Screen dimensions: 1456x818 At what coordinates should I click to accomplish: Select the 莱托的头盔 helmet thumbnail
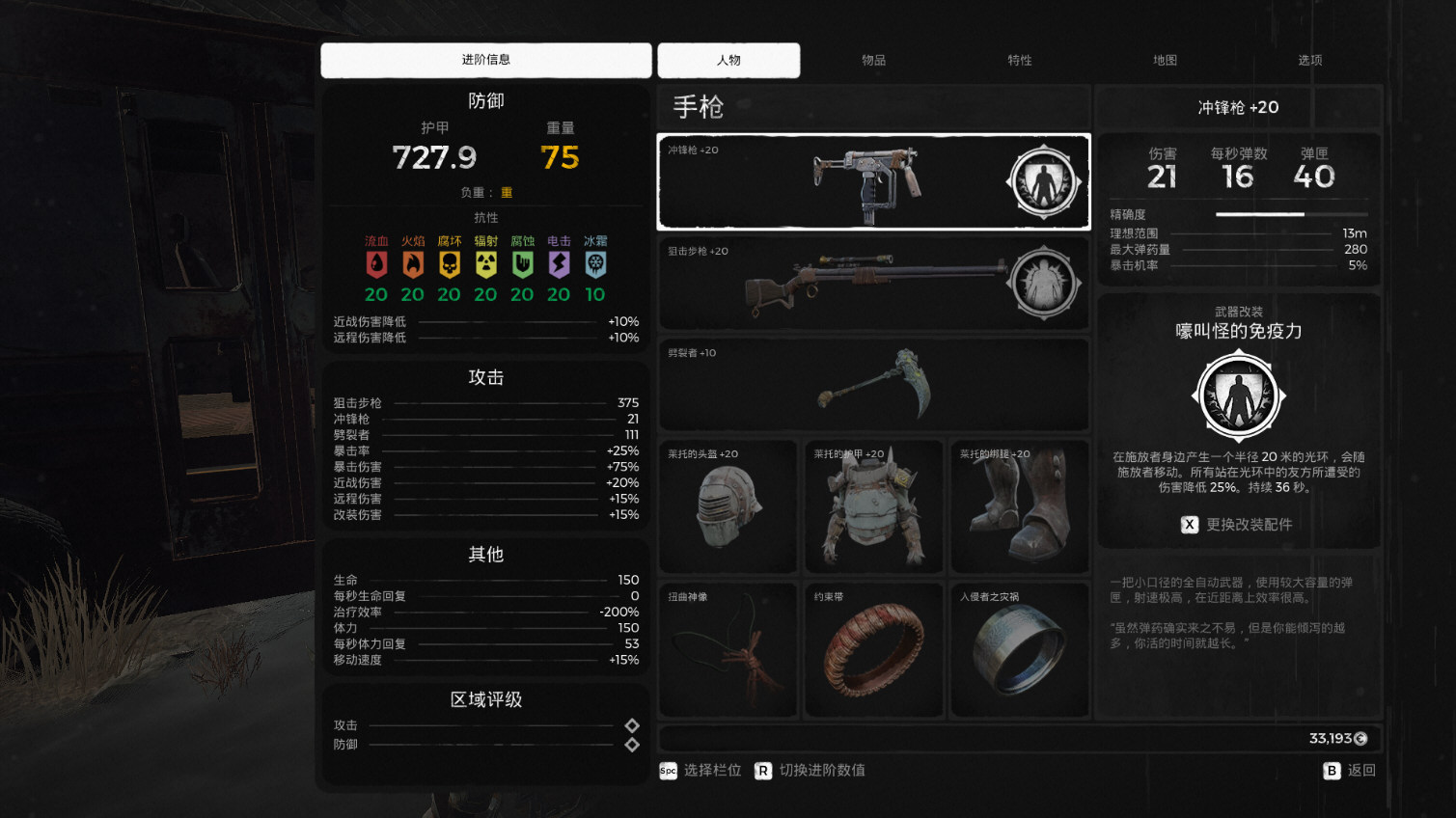(x=728, y=505)
